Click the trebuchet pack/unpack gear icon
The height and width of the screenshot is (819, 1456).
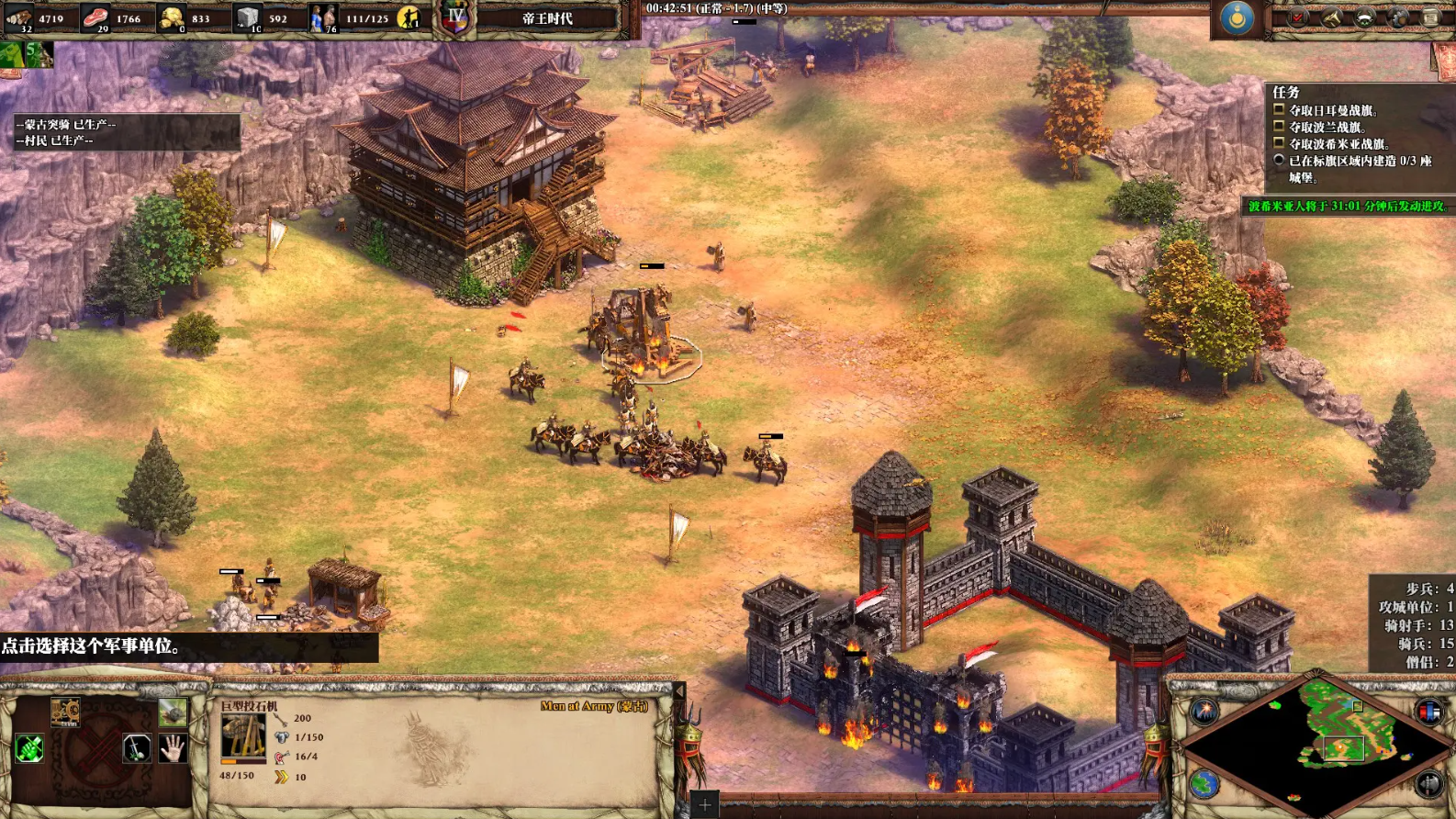(65, 712)
